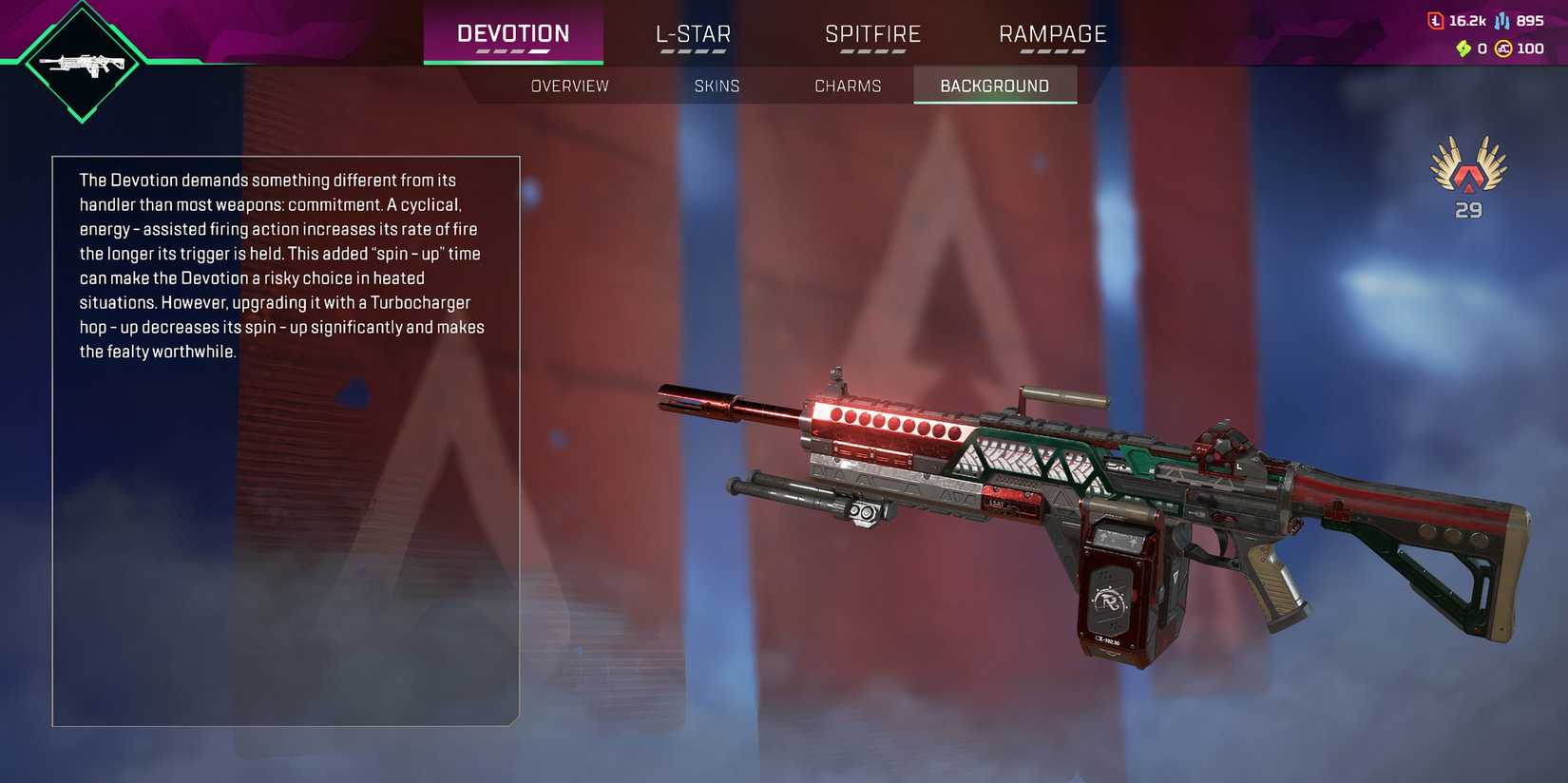Select the DEVOTION weapon tab
1568x783 pixels.
click(x=513, y=34)
